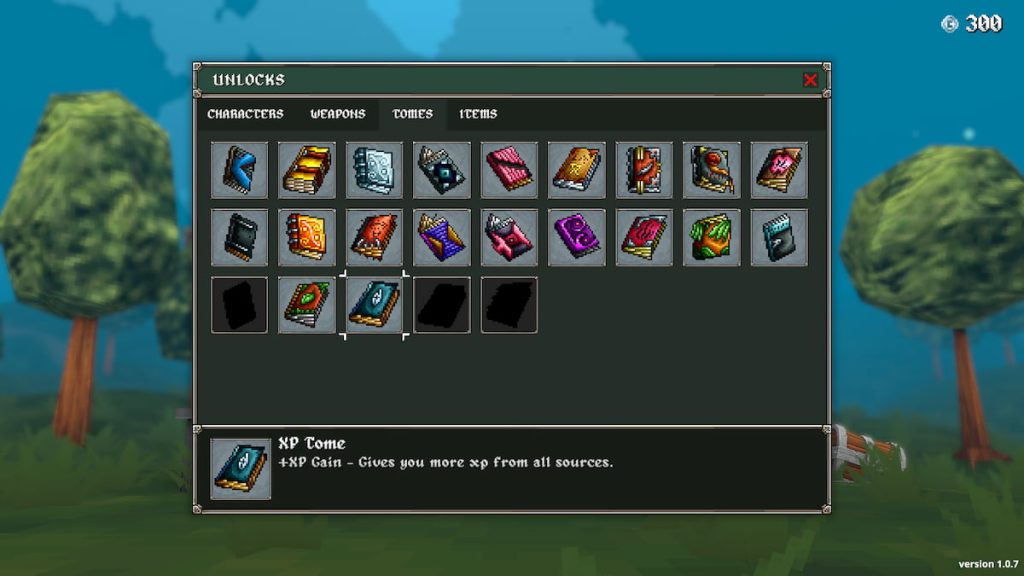Select the Tomes tab
The height and width of the screenshot is (576, 1024).
click(x=412, y=114)
